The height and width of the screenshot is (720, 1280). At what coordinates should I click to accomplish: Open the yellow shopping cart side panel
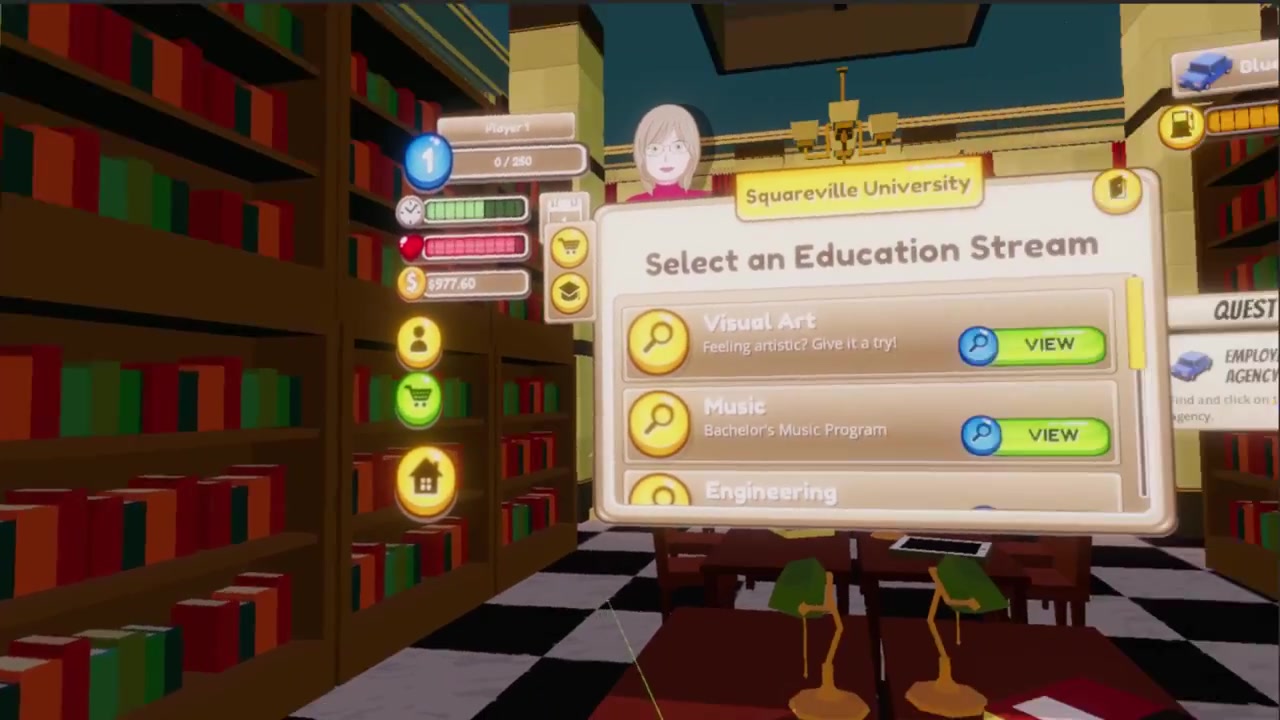pyautogui.click(x=570, y=247)
